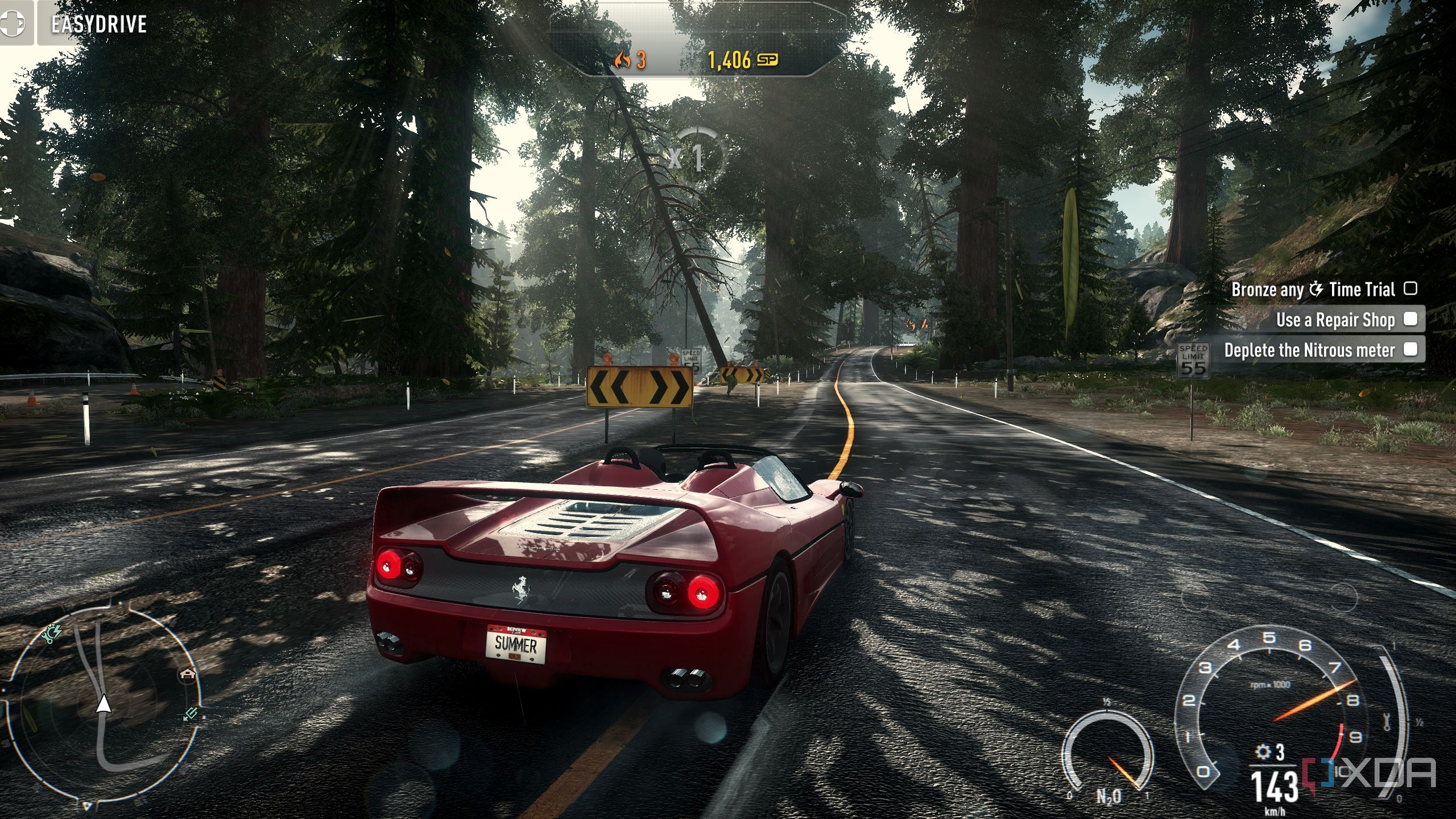The height and width of the screenshot is (819, 1456).
Task: Click the orange flame Heat icon
Action: (622, 59)
